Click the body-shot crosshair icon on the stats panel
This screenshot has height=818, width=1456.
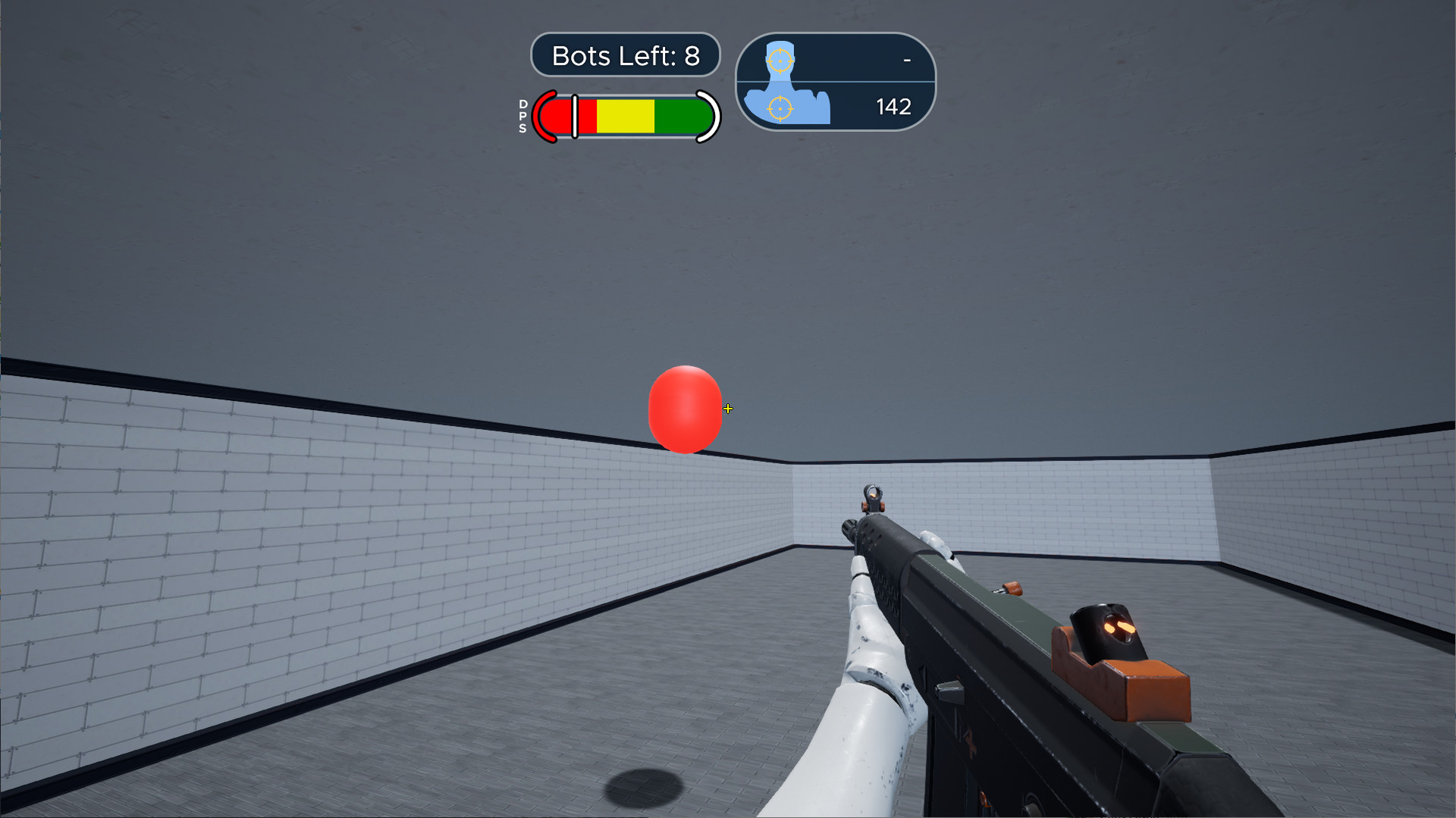pos(780,108)
